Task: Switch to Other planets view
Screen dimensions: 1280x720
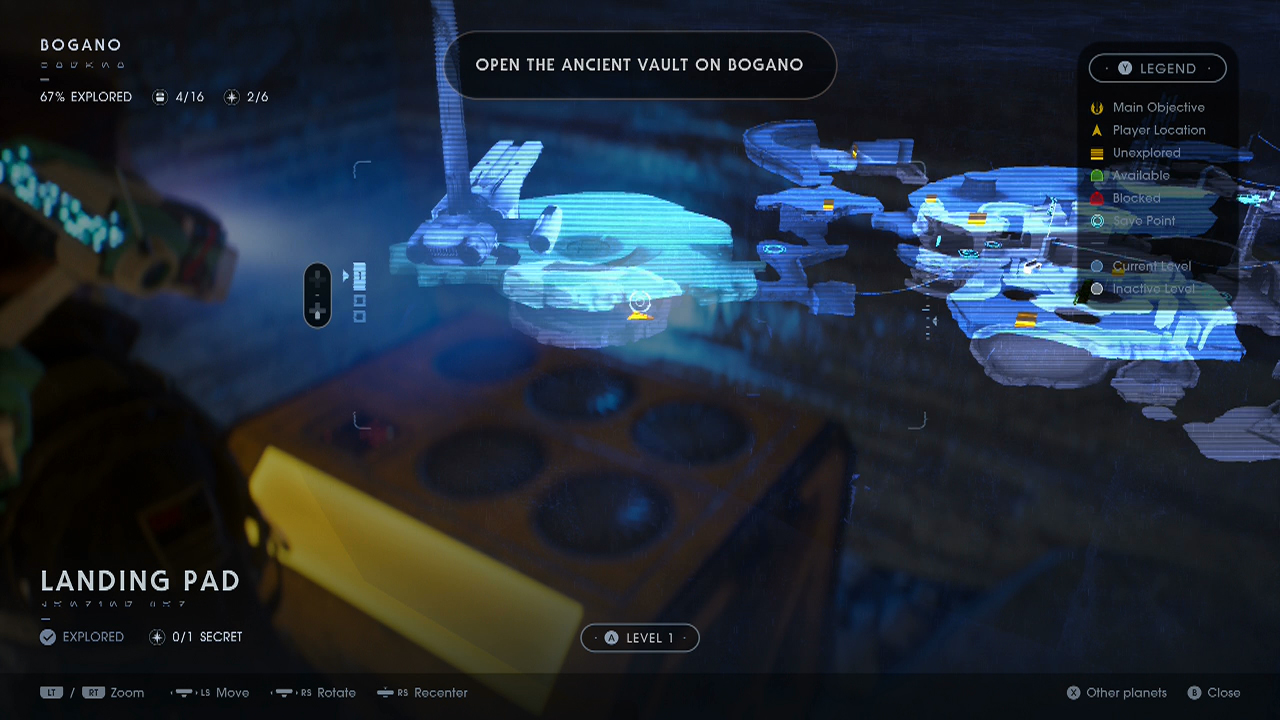Action: click(x=1116, y=692)
